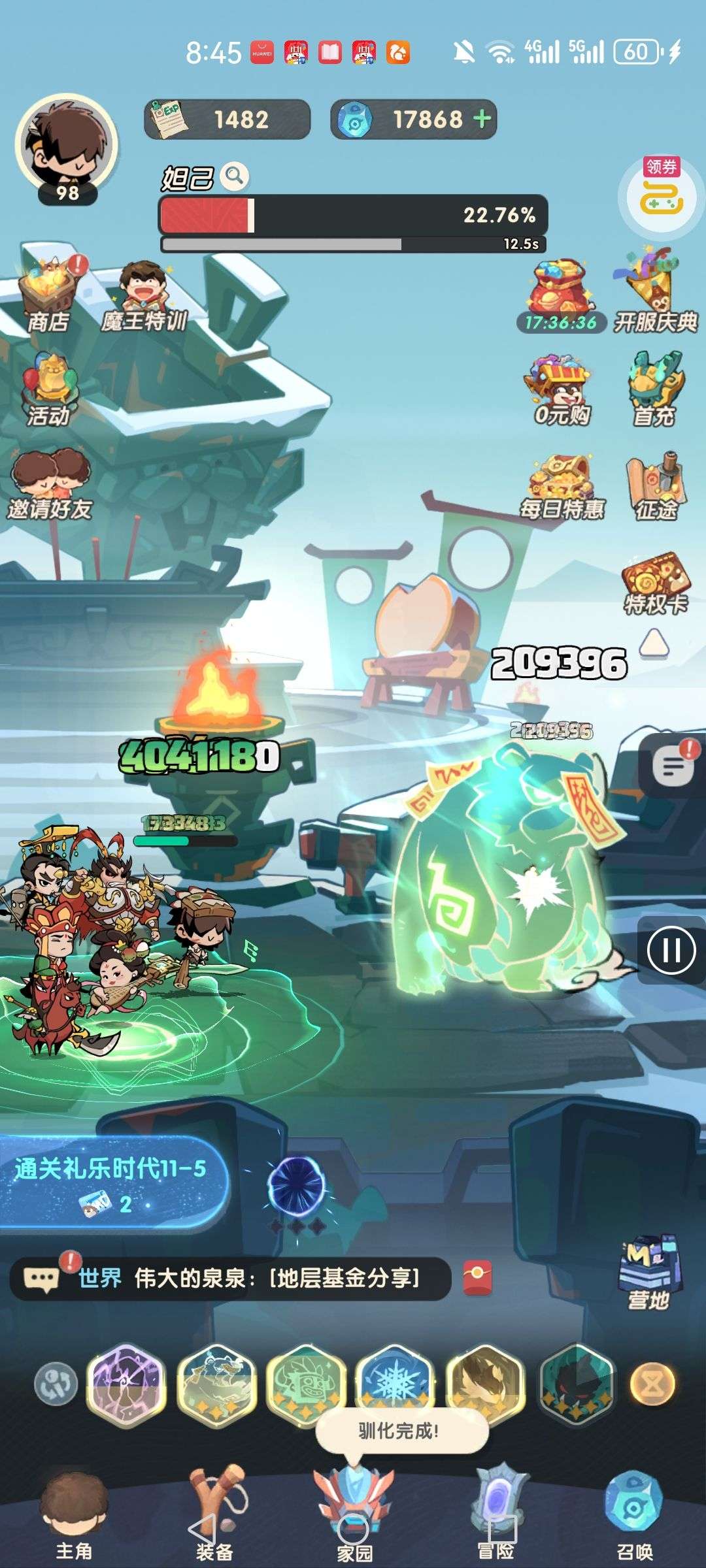Open the 活动 events menu
Viewport: 706px width, 1568px height.
point(48,390)
